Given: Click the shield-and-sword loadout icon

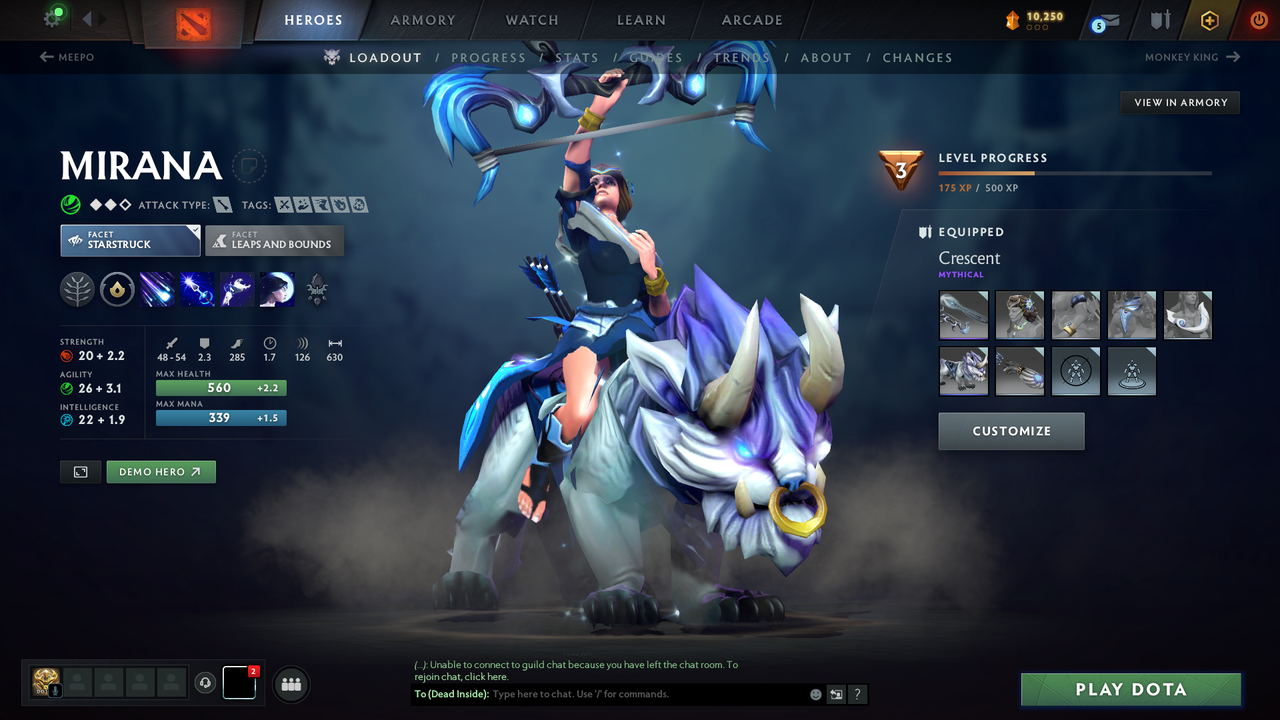Looking at the screenshot, I should point(1161,19).
